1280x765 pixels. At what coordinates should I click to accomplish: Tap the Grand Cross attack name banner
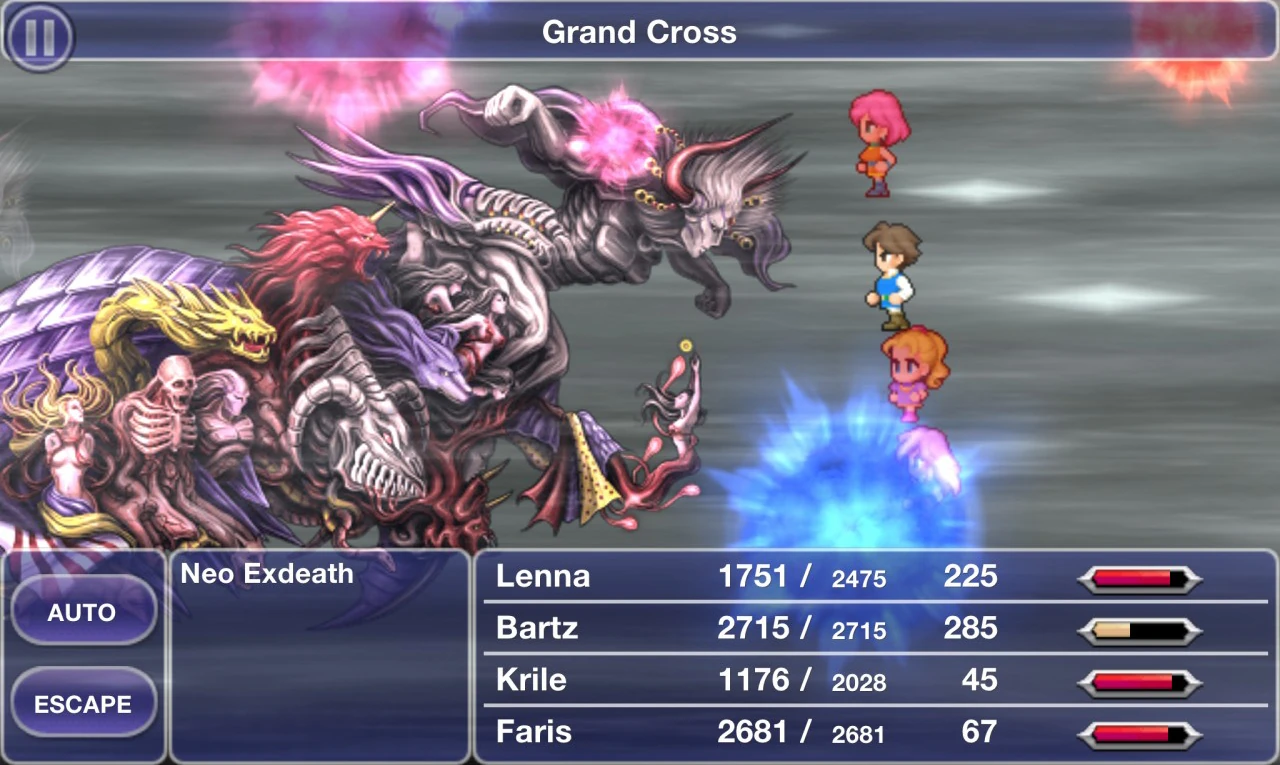(638, 33)
